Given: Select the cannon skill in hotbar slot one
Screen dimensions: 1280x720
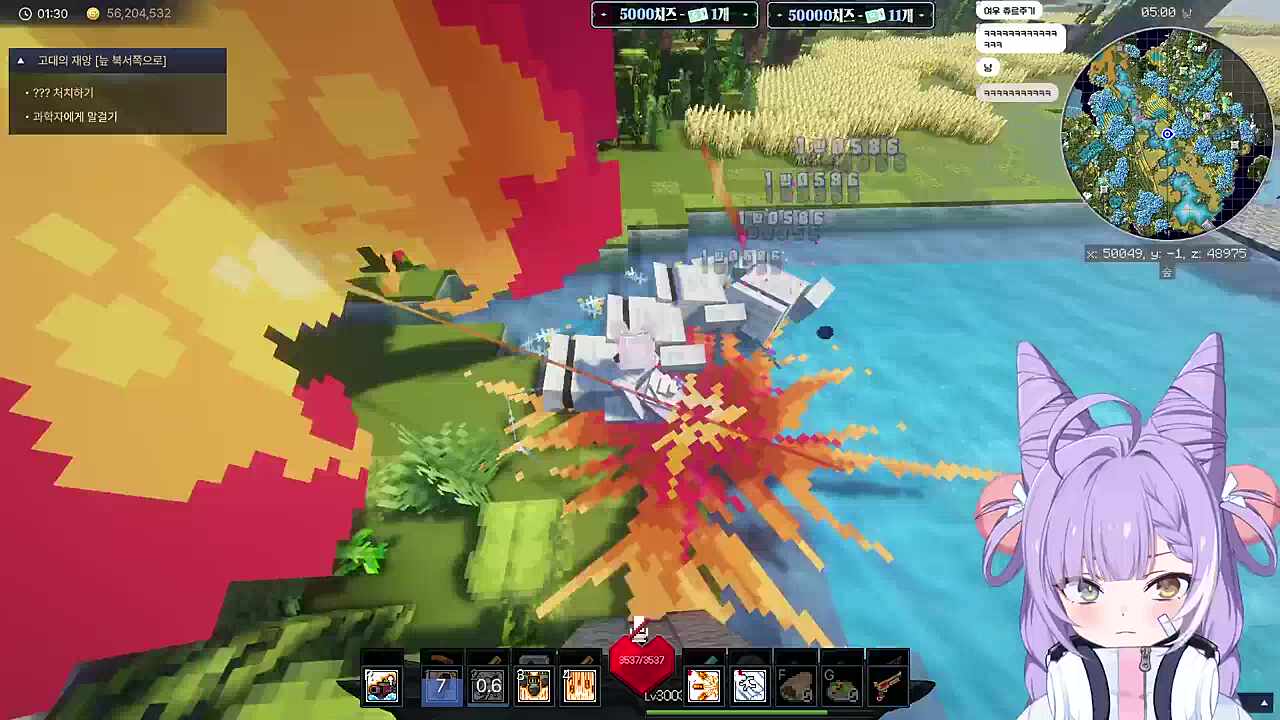Looking at the screenshot, I should [381, 685].
